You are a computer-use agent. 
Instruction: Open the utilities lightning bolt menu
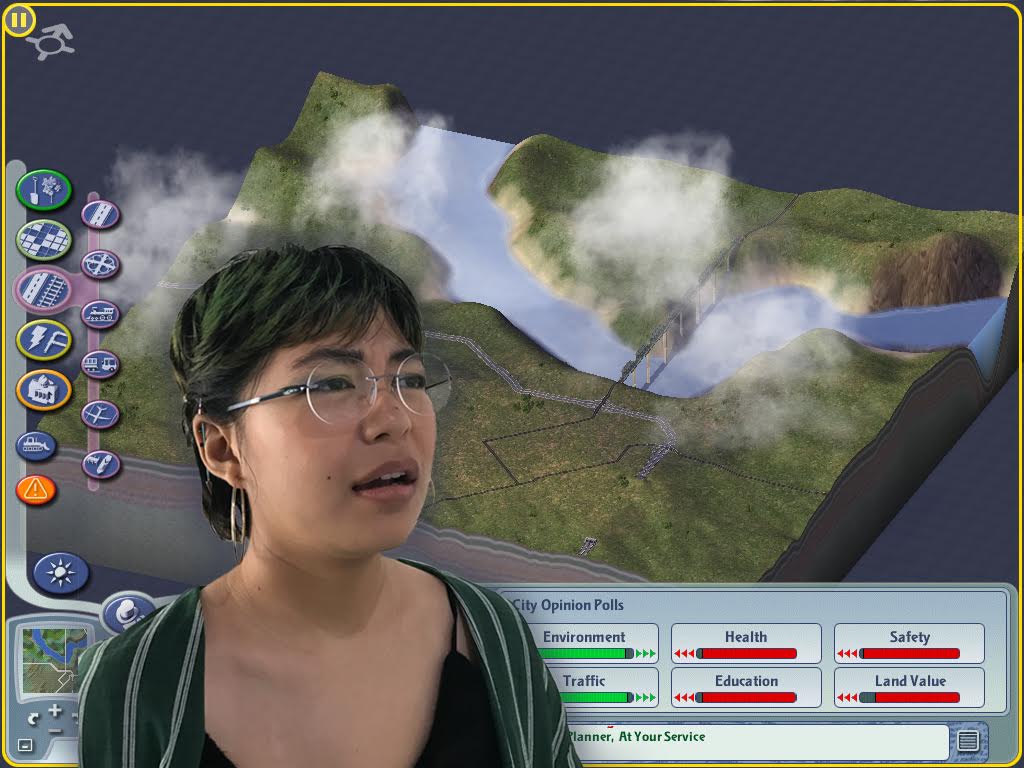[44, 339]
